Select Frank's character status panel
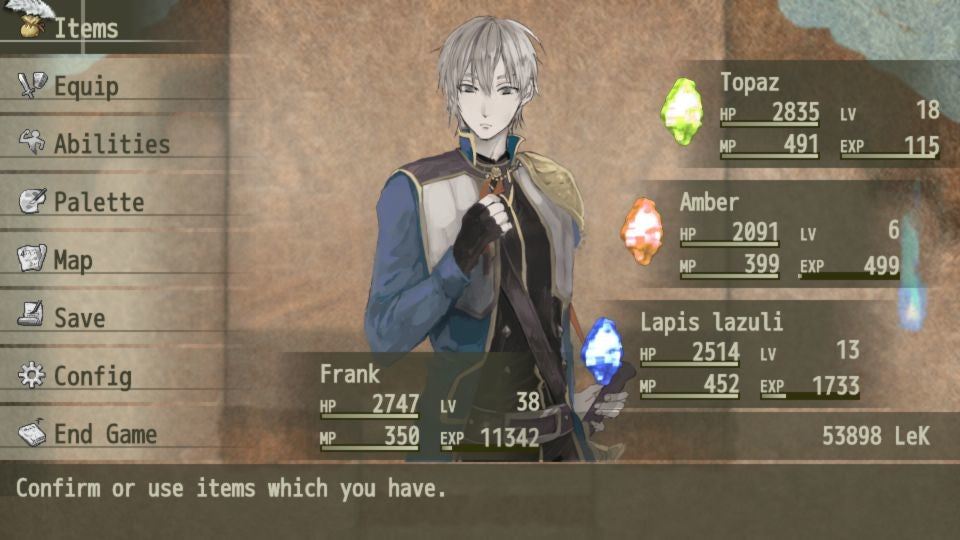The height and width of the screenshot is (540, 960). 428,407
